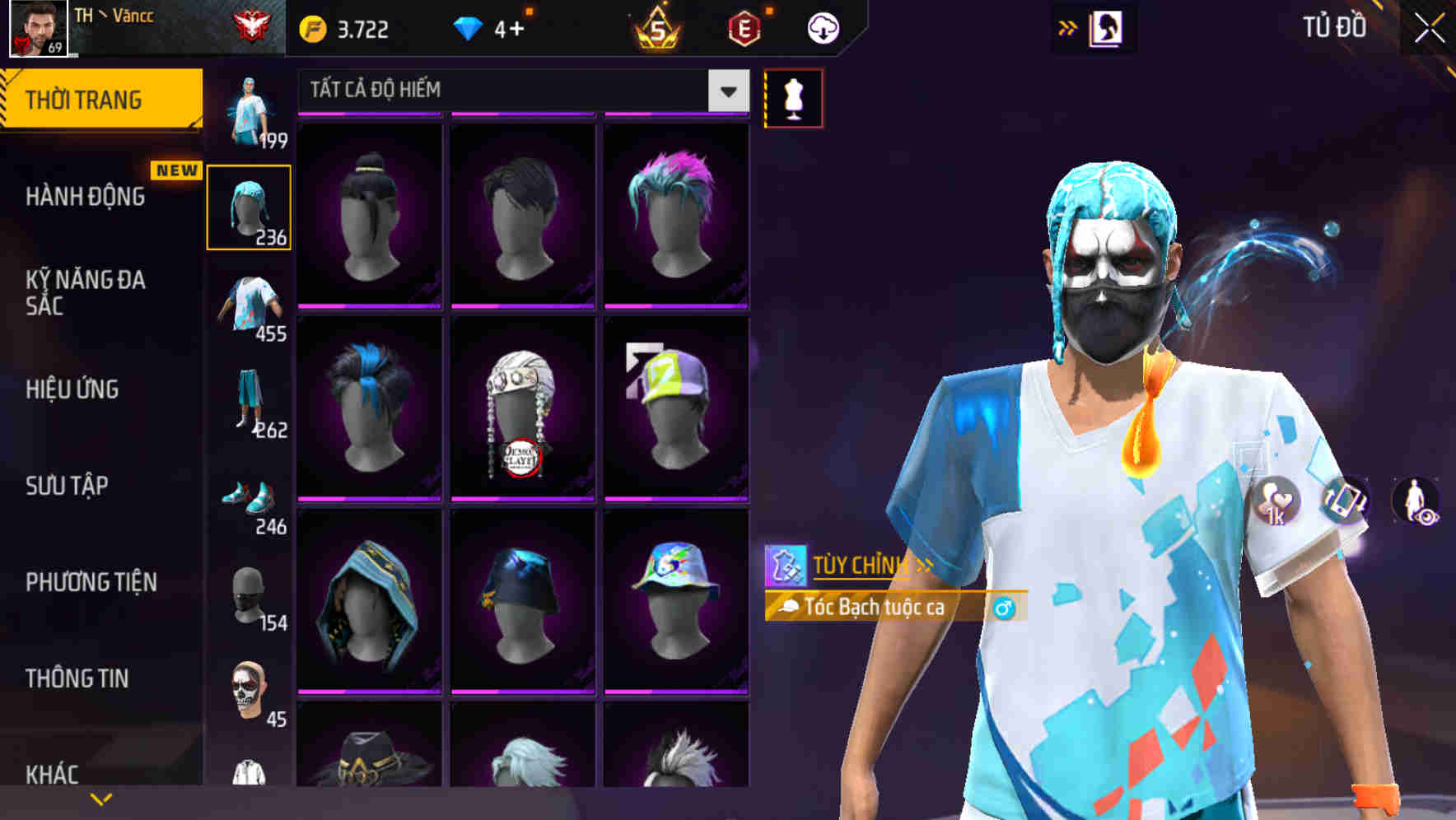The height and width of the screenshot is (820, 1456).
Task: Expand the chevron at bottom of left sidebar
Action: [x=100, y=798]
